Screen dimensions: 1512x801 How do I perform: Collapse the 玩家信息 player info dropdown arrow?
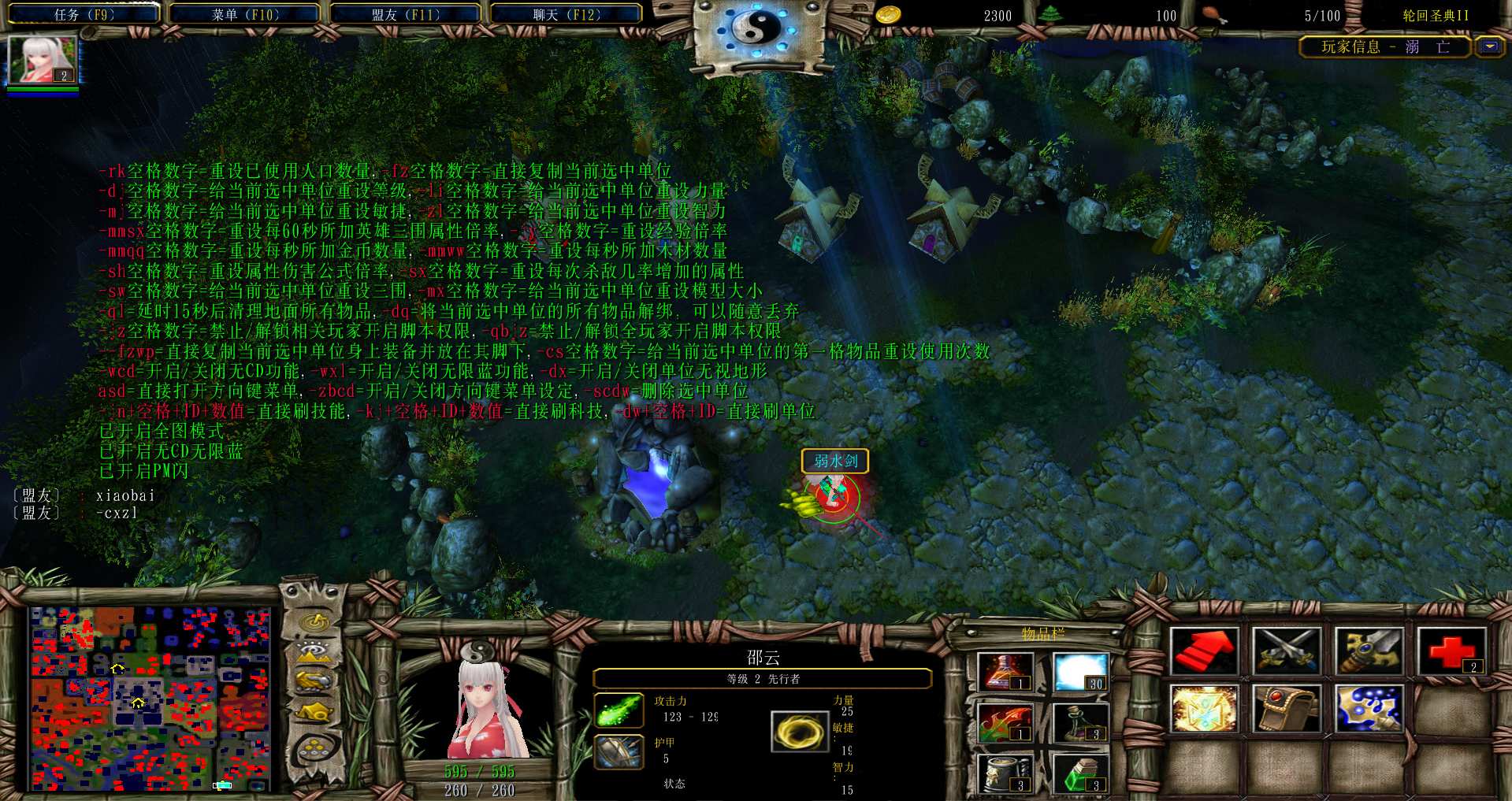click(1489, 46)
